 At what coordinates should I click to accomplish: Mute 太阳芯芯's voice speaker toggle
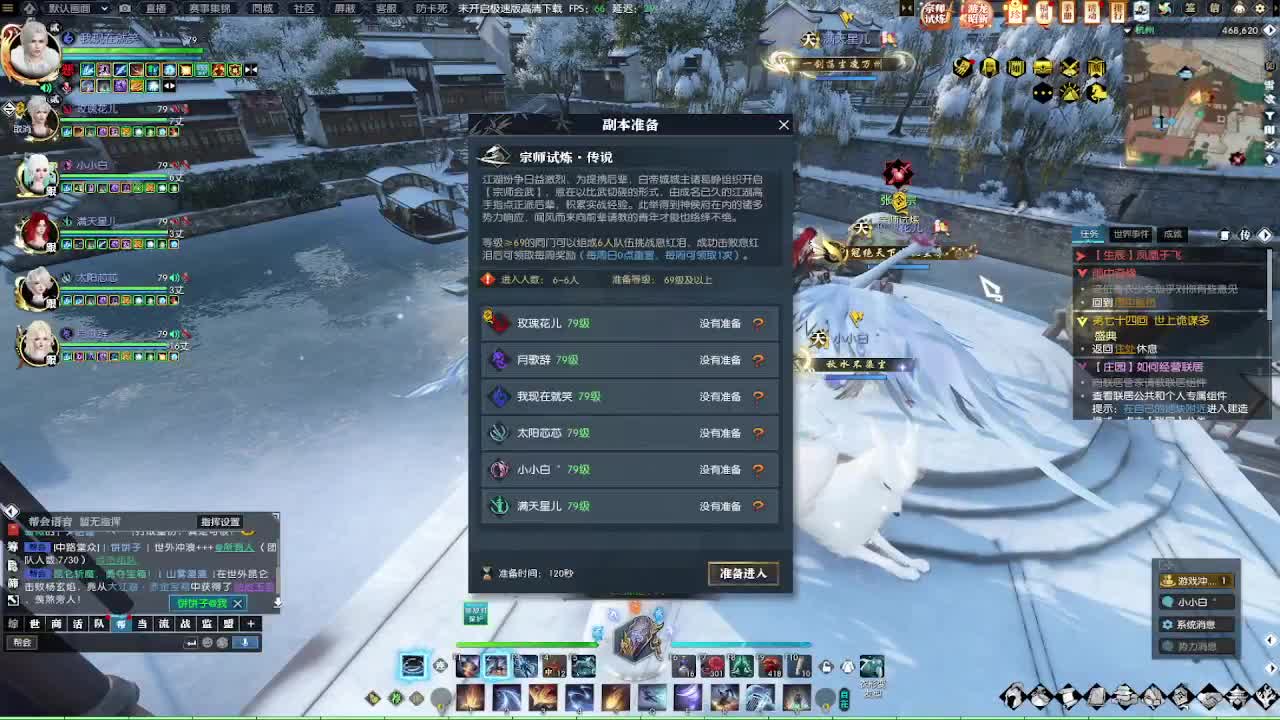point(174,276)
